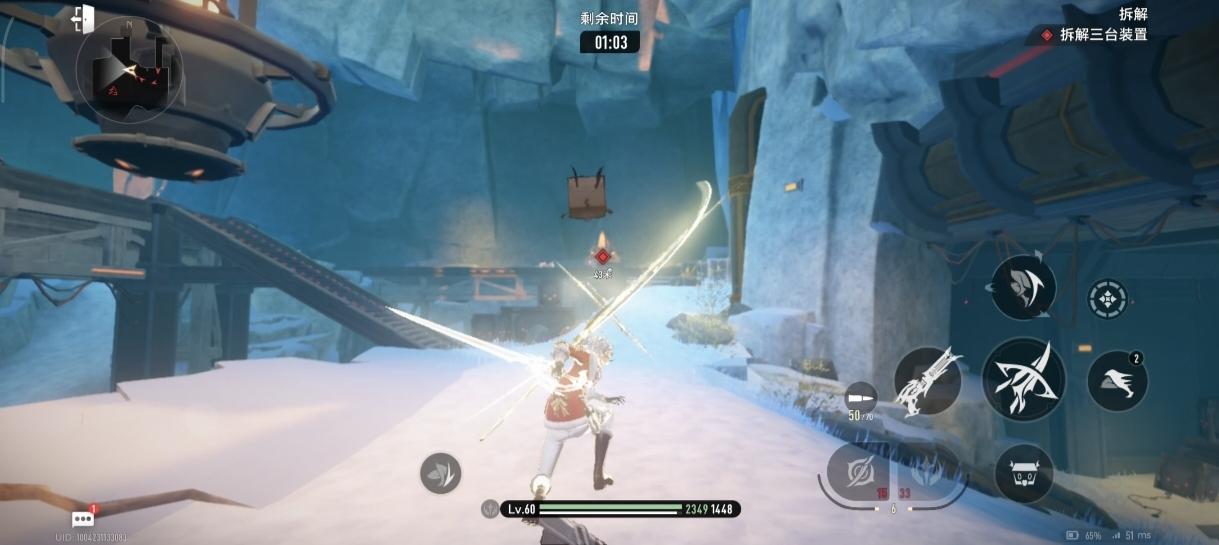Tap the main crossed-blades attack button
This screenshot has height=545, width=1219.
click(1023, 379)
